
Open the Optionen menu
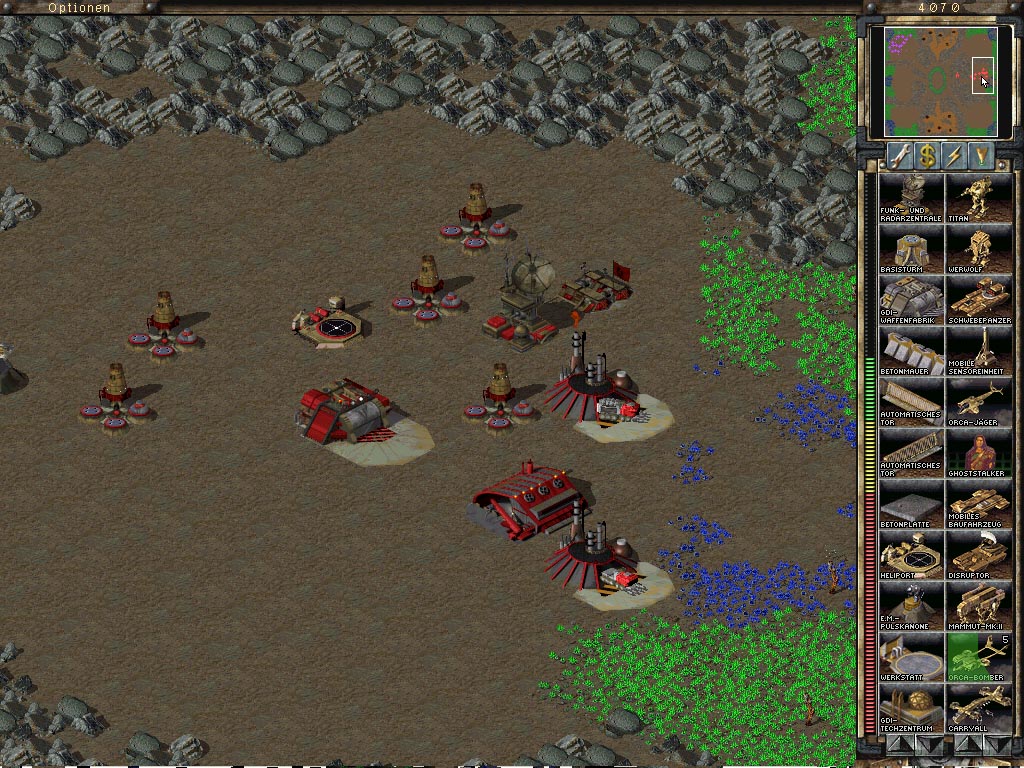pos(79,7)
